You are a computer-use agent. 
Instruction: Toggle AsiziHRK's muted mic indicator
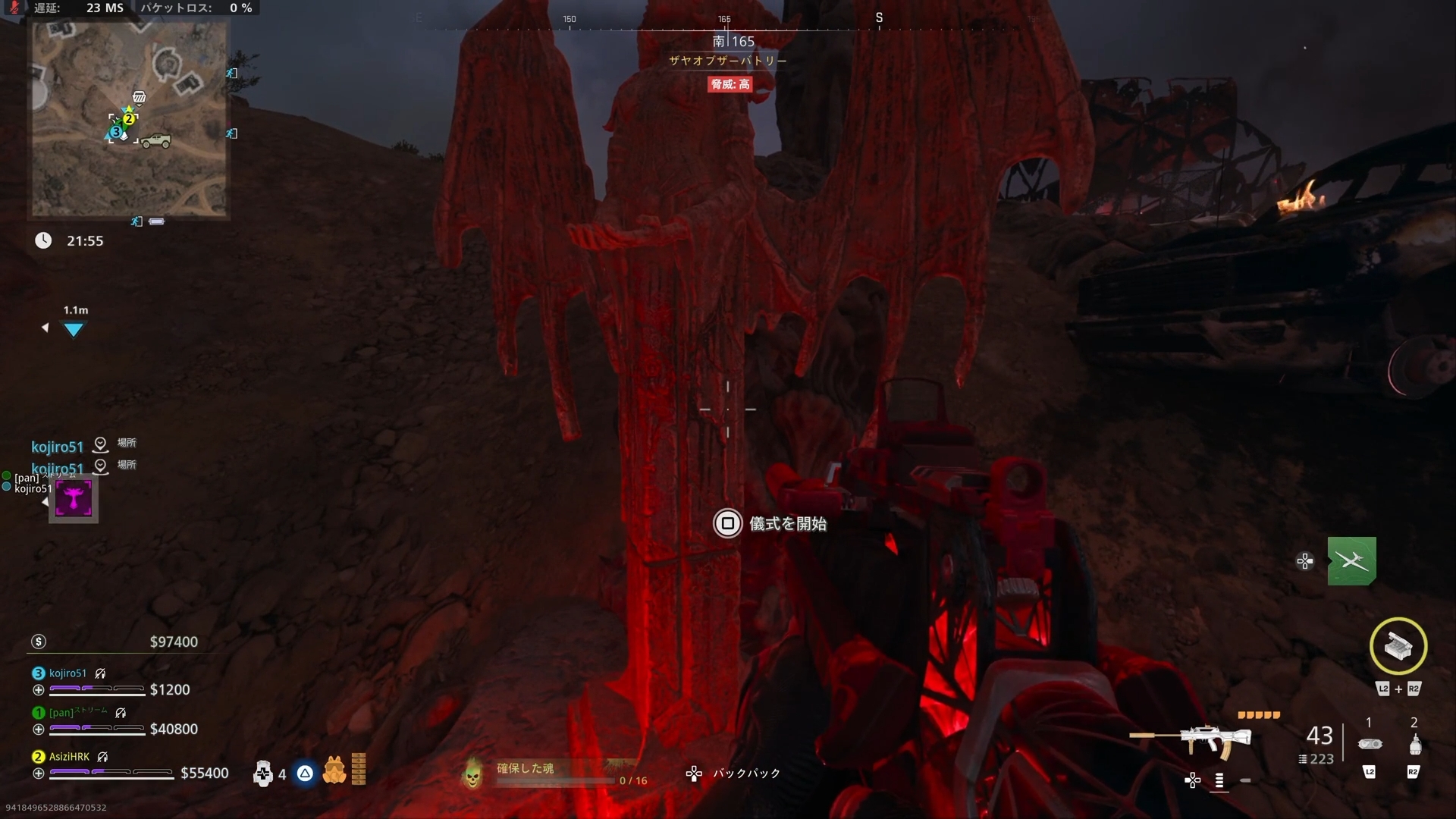[x=102, y=757]
